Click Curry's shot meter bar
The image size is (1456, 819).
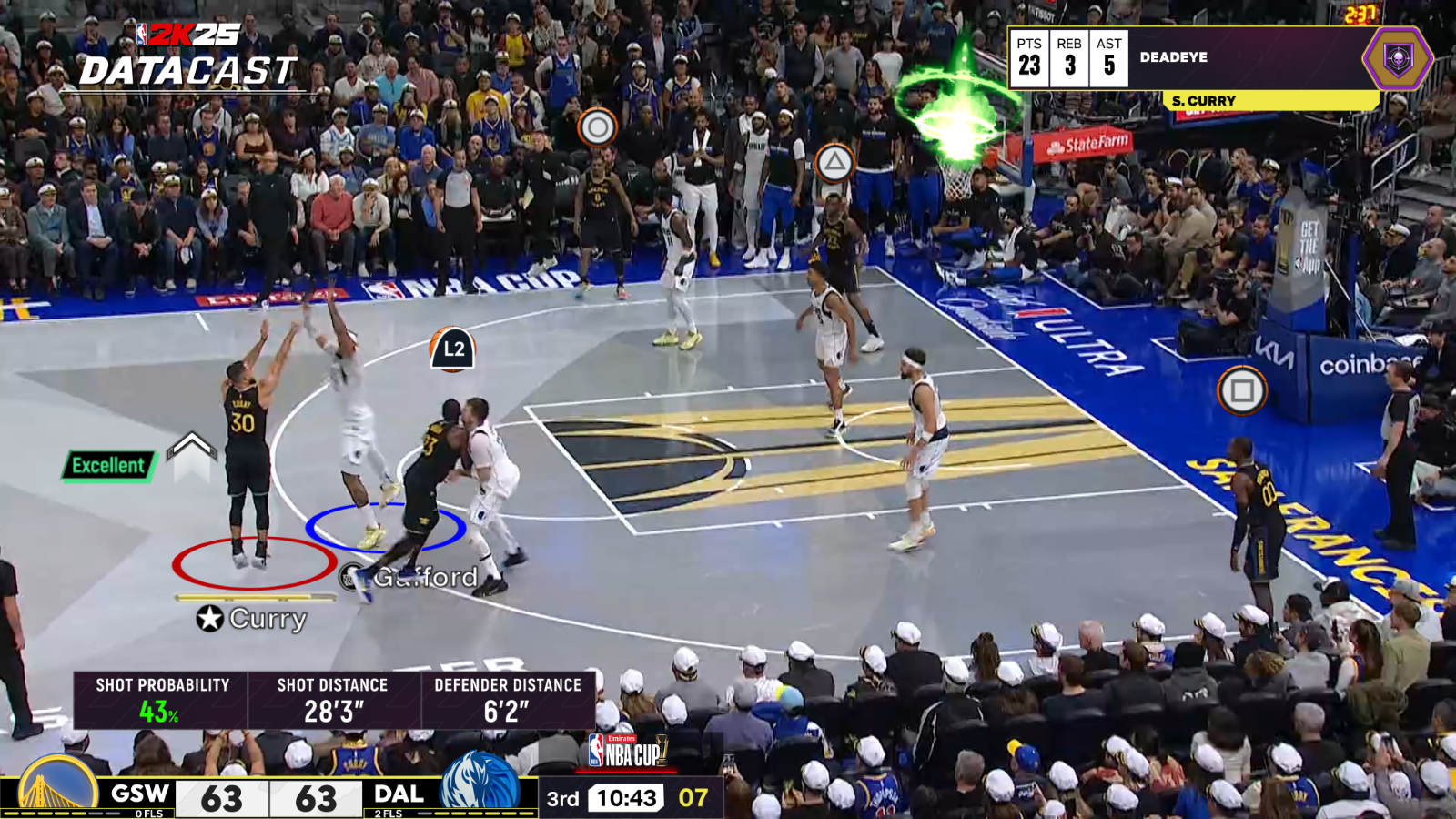(256, 598)
